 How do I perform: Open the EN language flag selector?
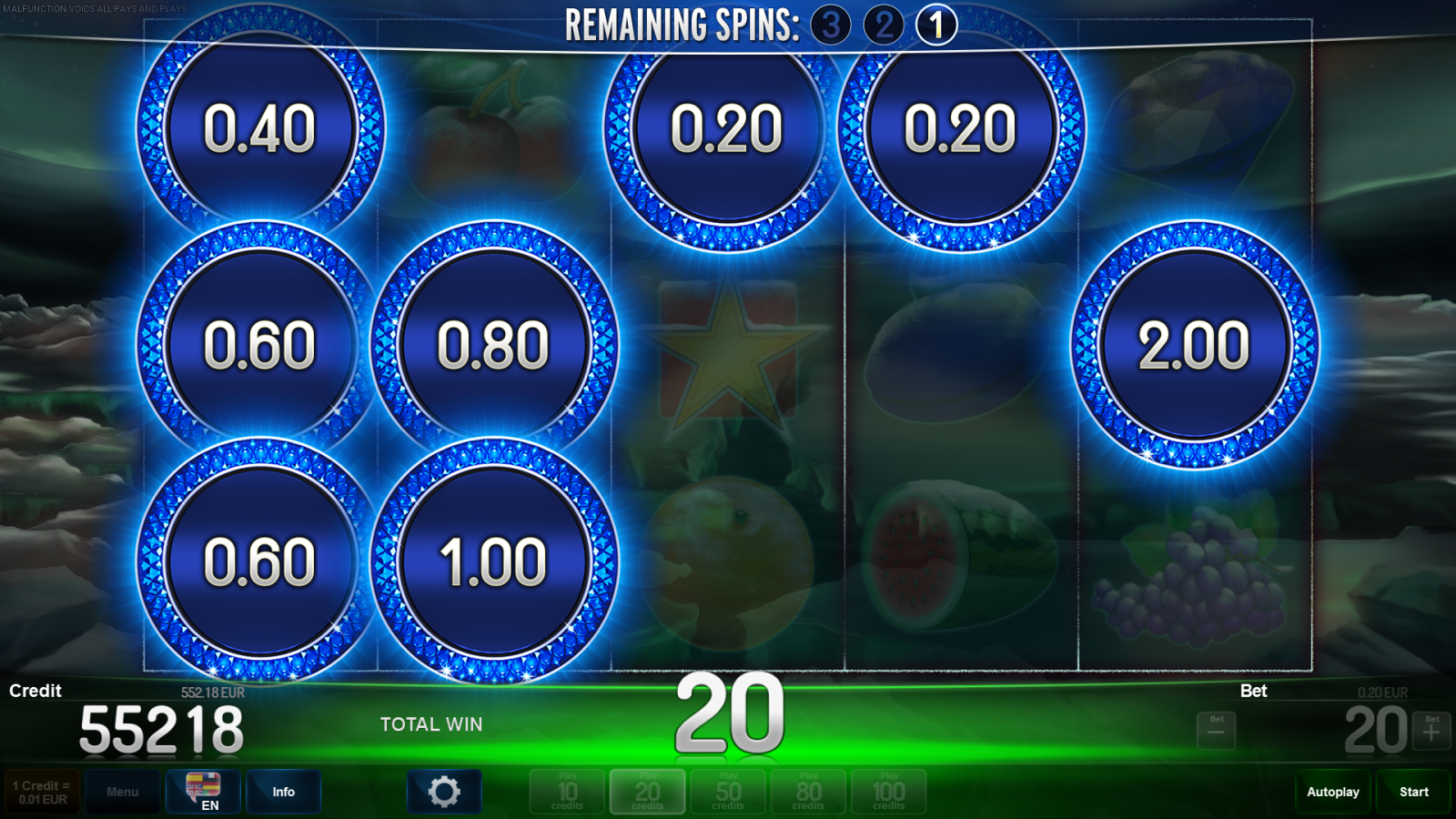click(202, 792)
